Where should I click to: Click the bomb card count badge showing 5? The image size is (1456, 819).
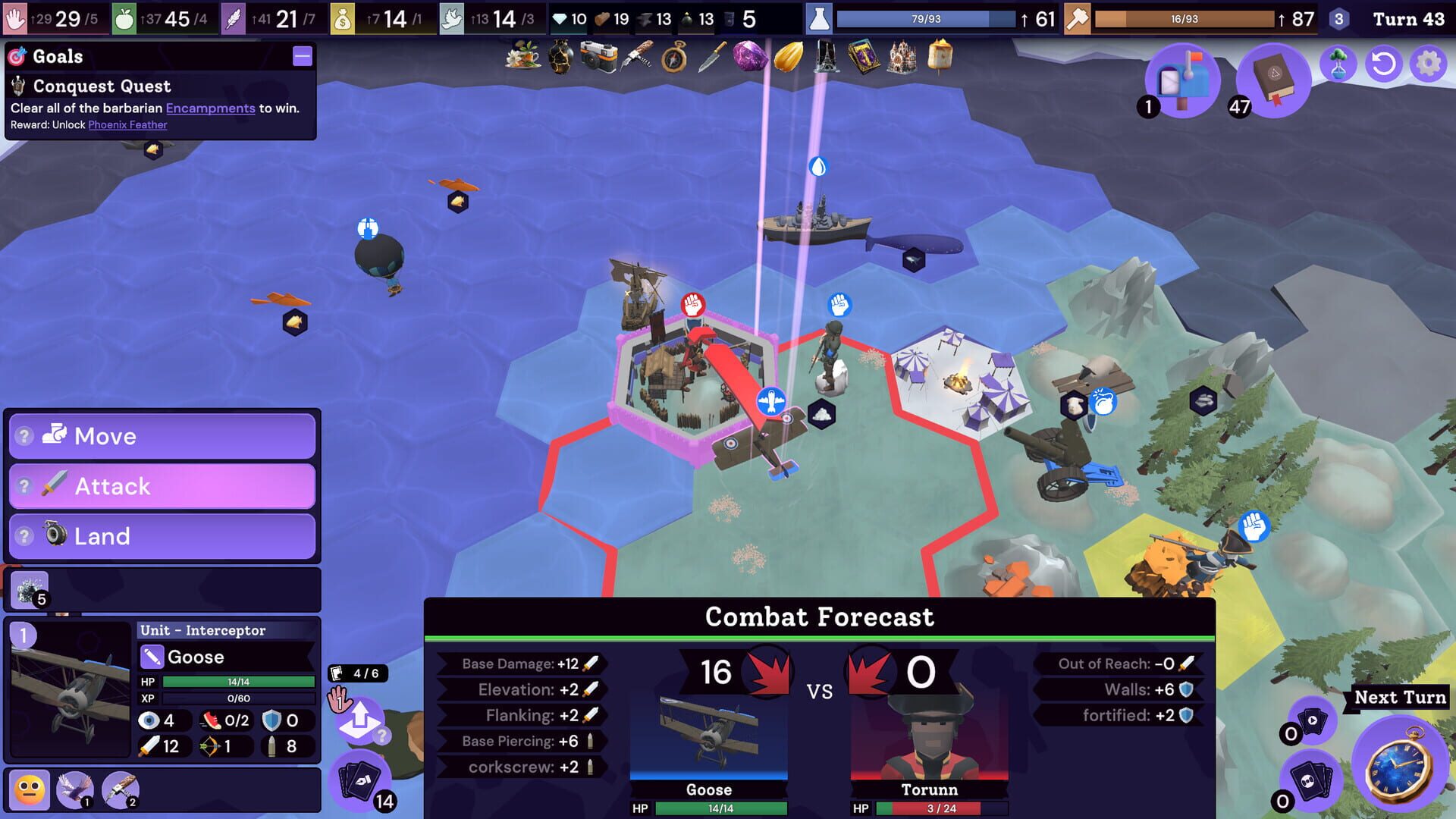tap(42, 598)
